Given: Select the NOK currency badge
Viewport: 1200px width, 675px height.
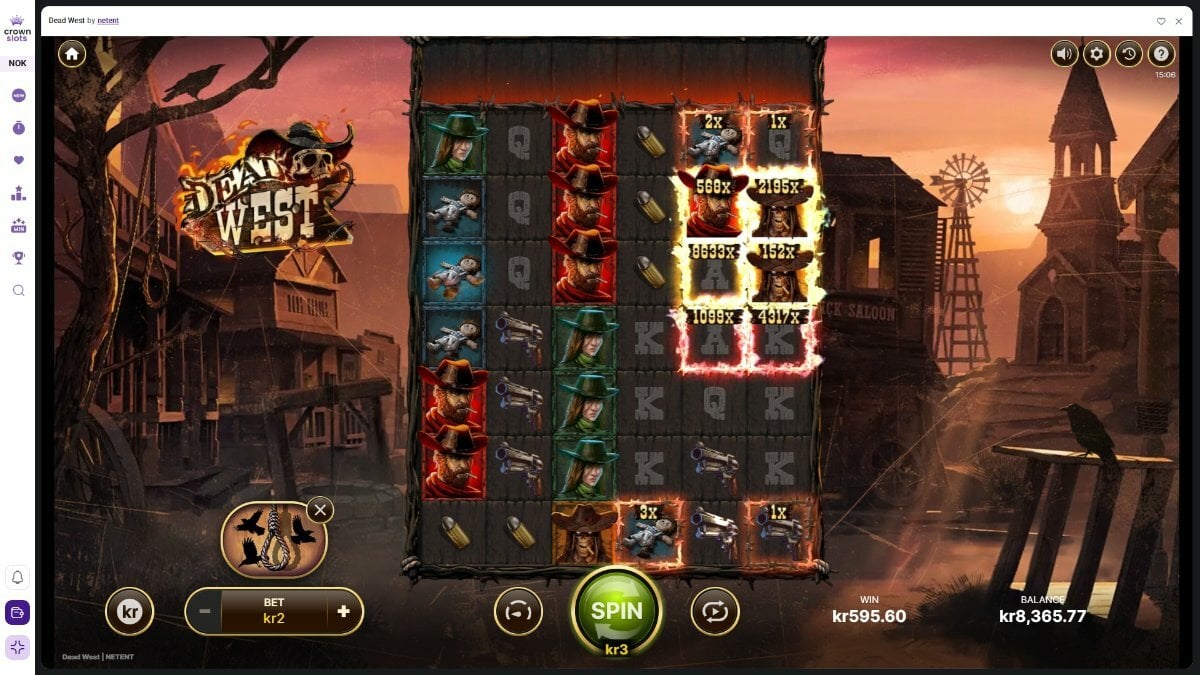Looking at the screenshot, I should (x=18, y=63).
